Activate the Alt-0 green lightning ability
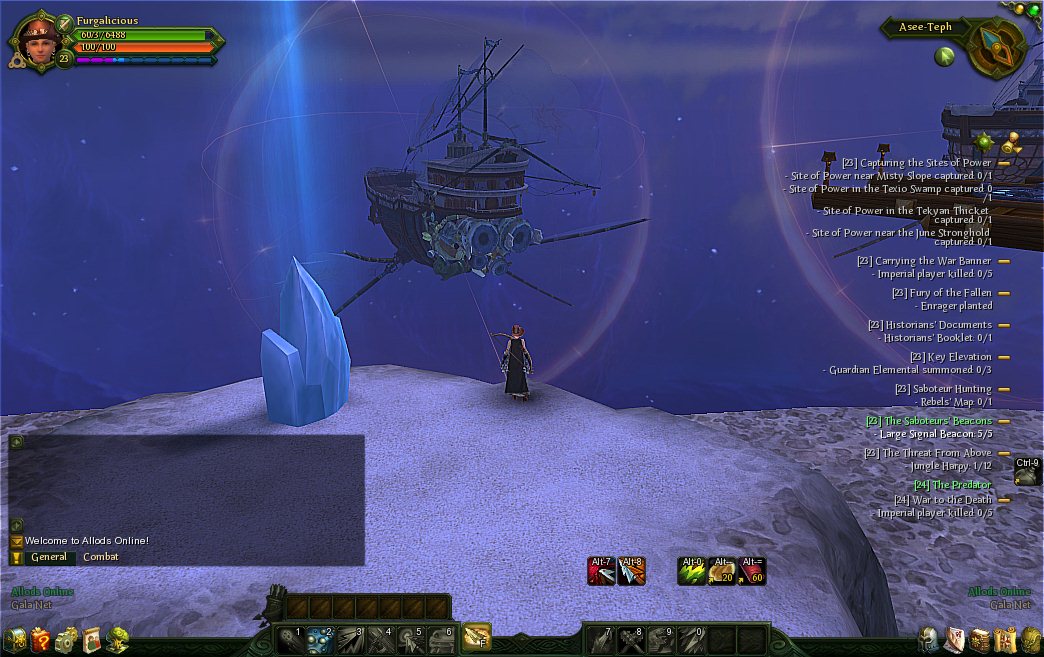Viewport: 1044px width, 657px height. click(692, 571)
